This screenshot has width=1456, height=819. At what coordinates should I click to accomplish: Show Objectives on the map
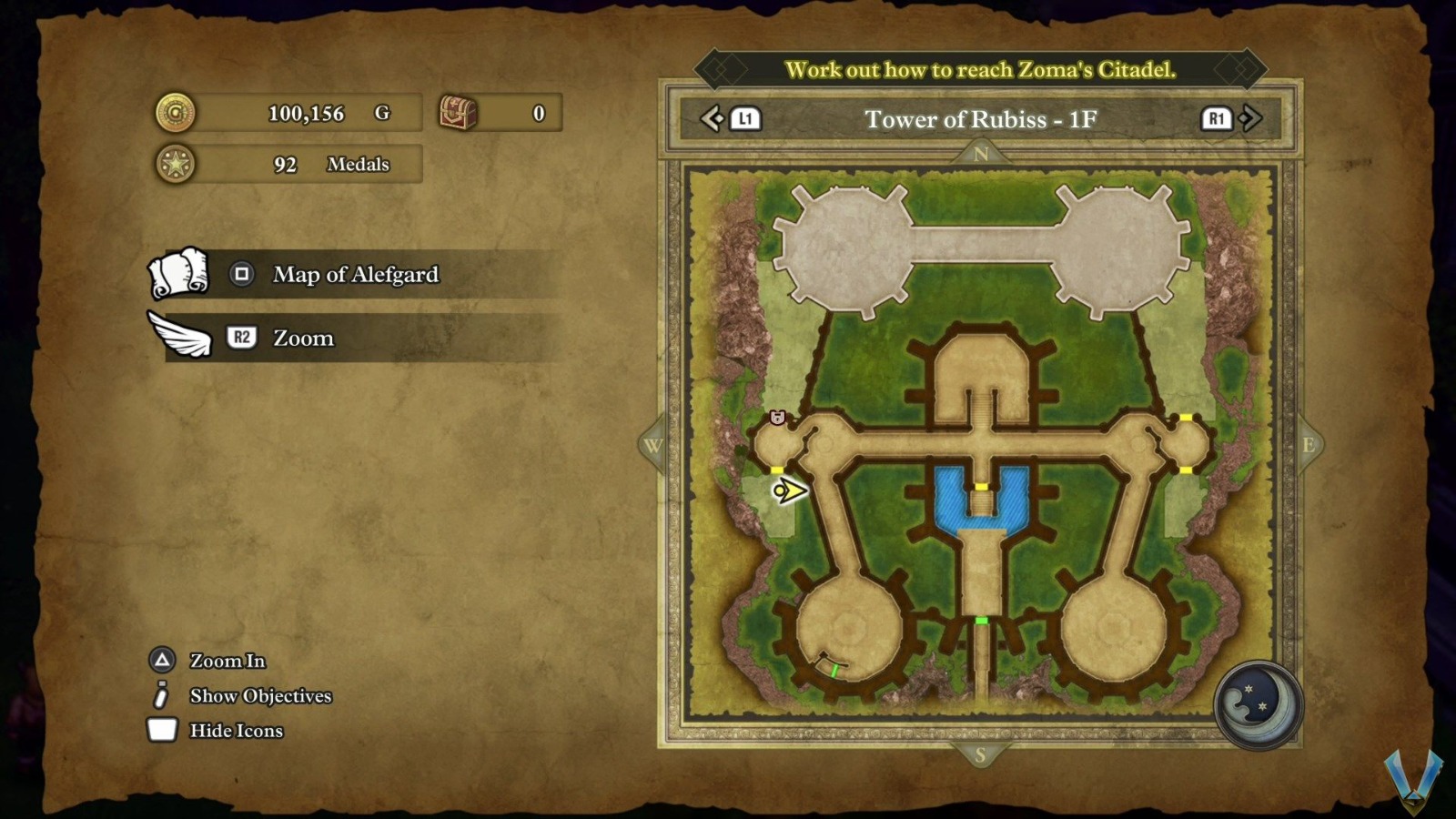click(x=259, y=696)
